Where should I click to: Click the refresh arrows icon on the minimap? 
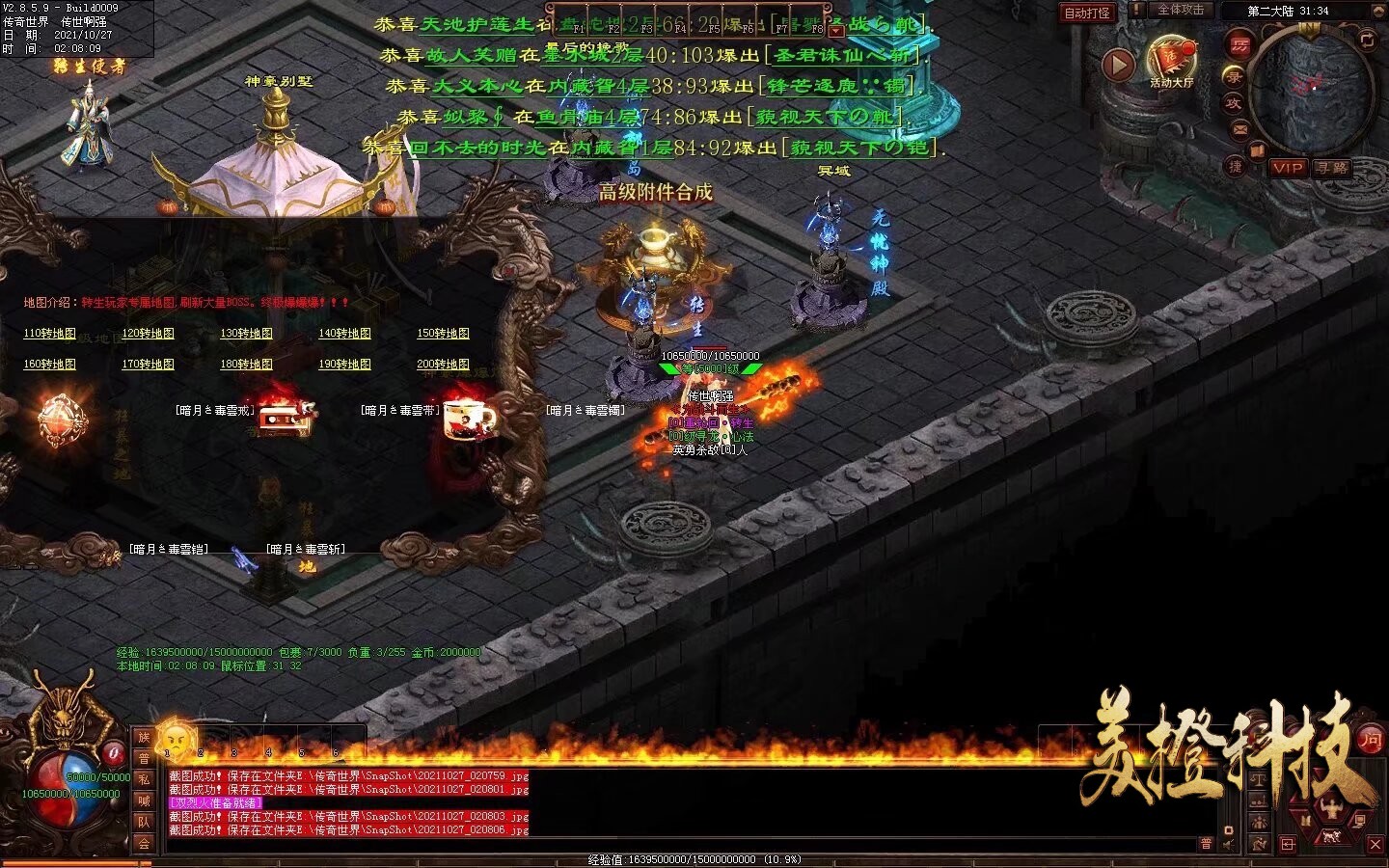coord(1366,41)
